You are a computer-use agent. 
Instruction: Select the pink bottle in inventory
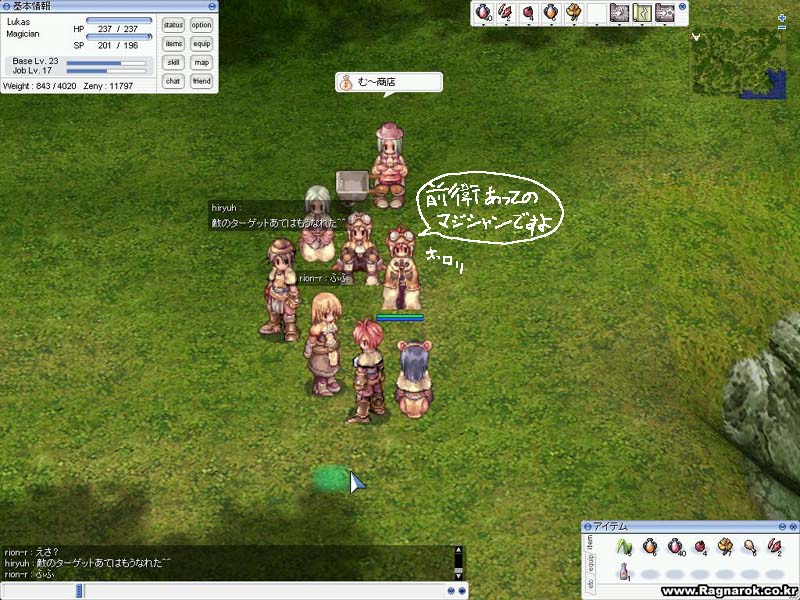625,571
